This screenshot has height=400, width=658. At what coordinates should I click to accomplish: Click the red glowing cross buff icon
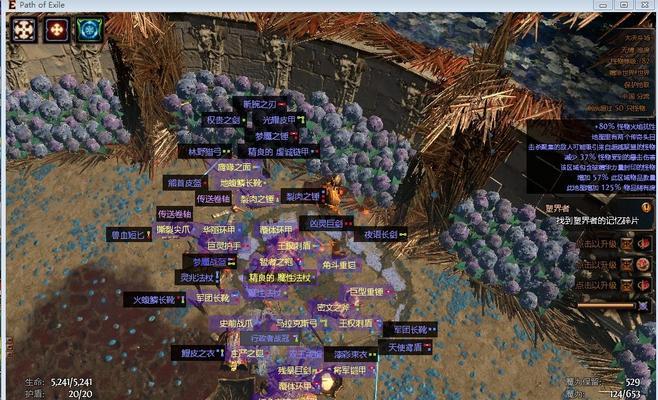(55, 29)
